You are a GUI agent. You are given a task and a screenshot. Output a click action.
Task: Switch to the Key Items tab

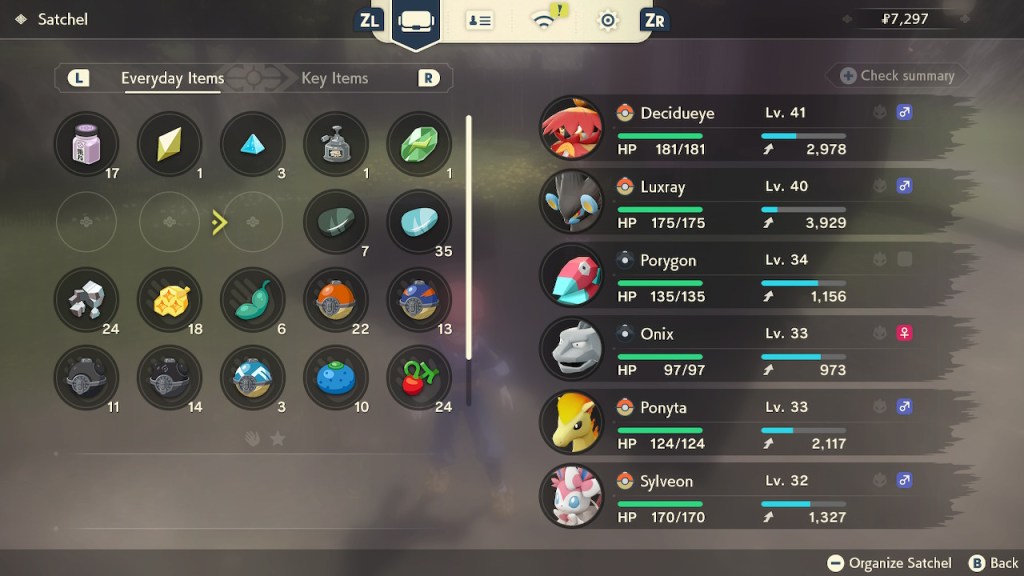(335, 78)
